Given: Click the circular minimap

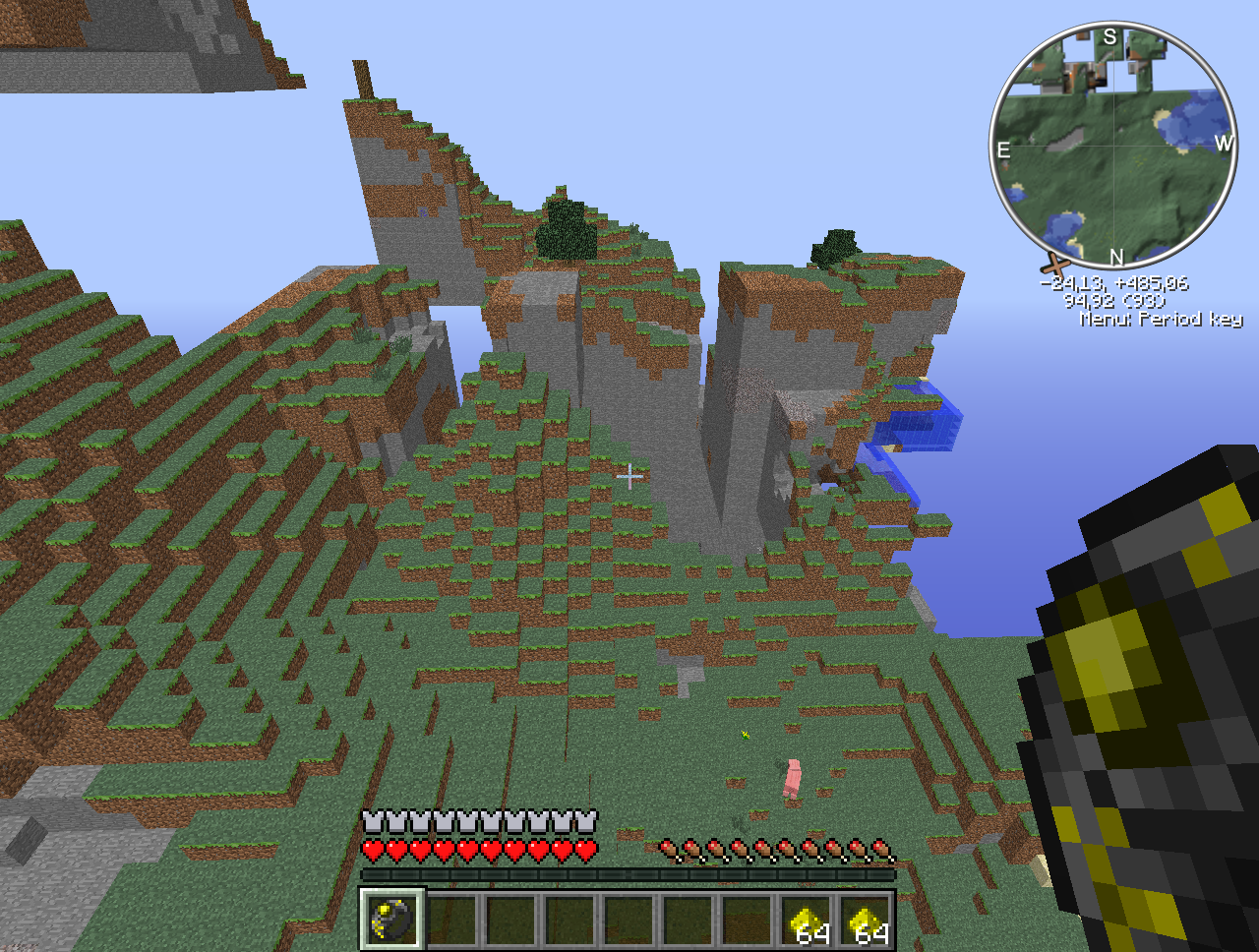Looking at the screenshot, I should click(x=1113, y=146).
